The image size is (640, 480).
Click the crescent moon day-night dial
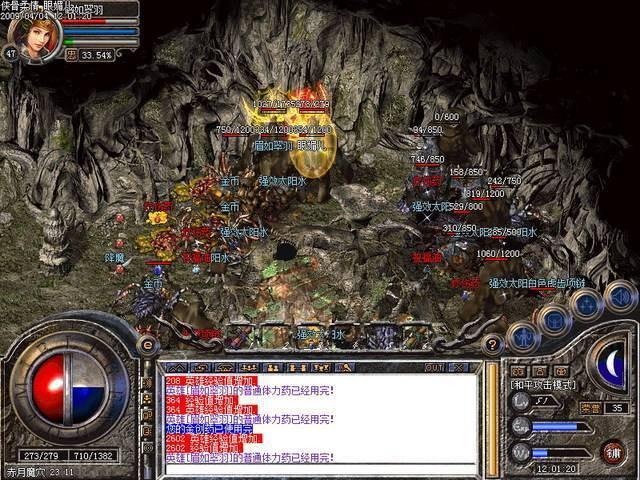(611, 362)
